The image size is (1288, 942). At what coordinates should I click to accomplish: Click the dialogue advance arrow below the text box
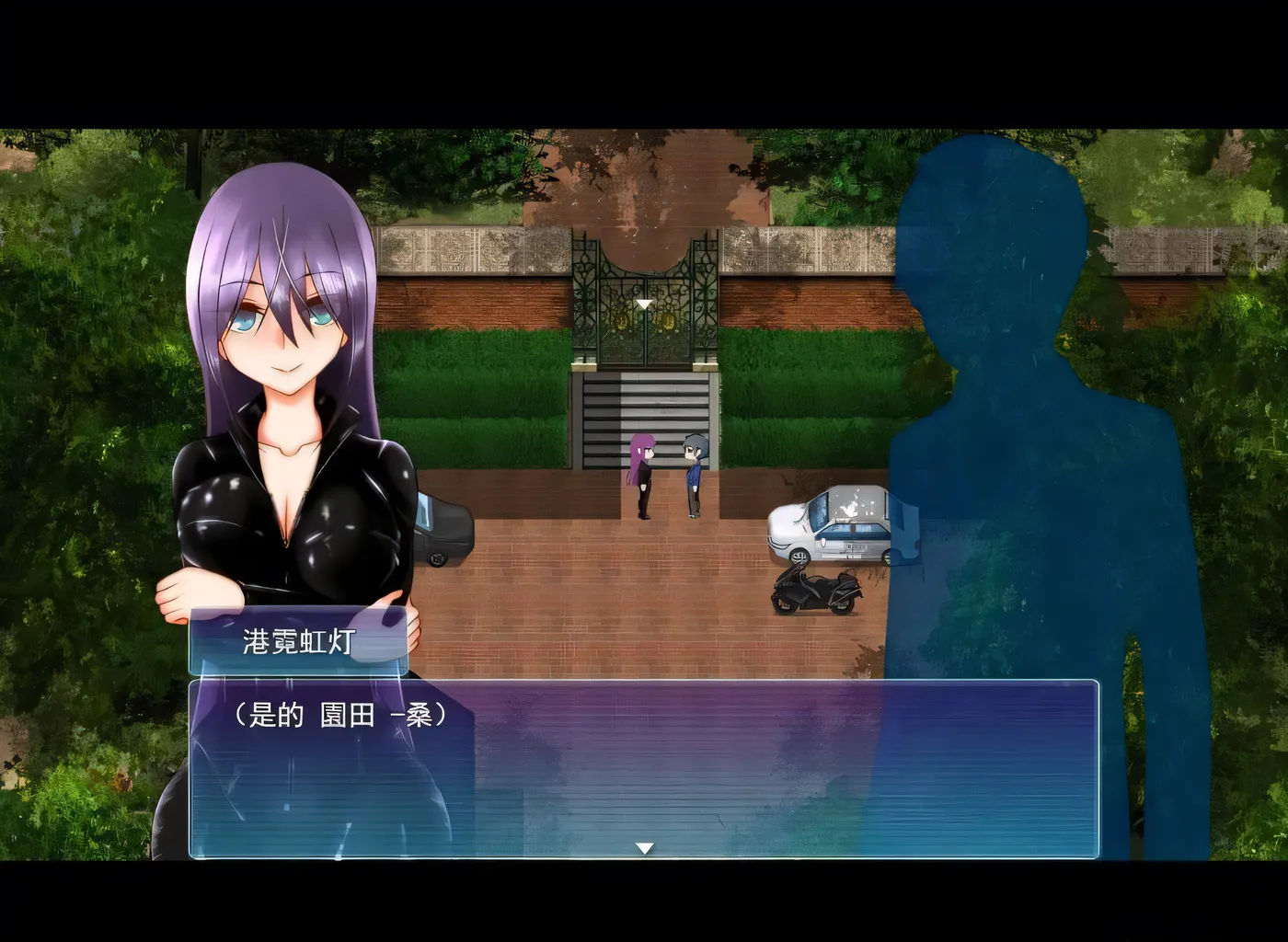tap(644, 846)
